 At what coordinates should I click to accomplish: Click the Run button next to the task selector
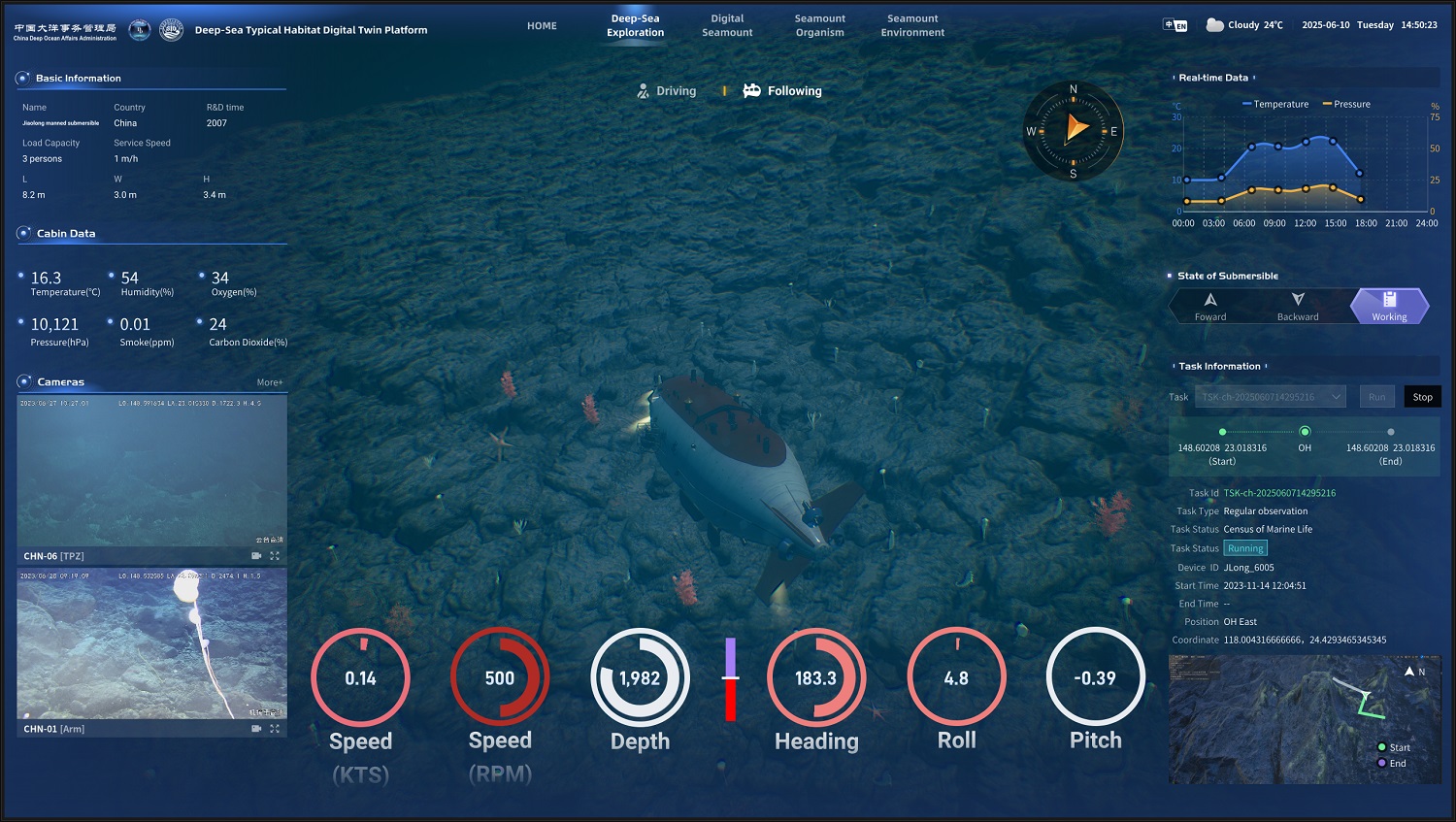click(x=1376, y=396)
